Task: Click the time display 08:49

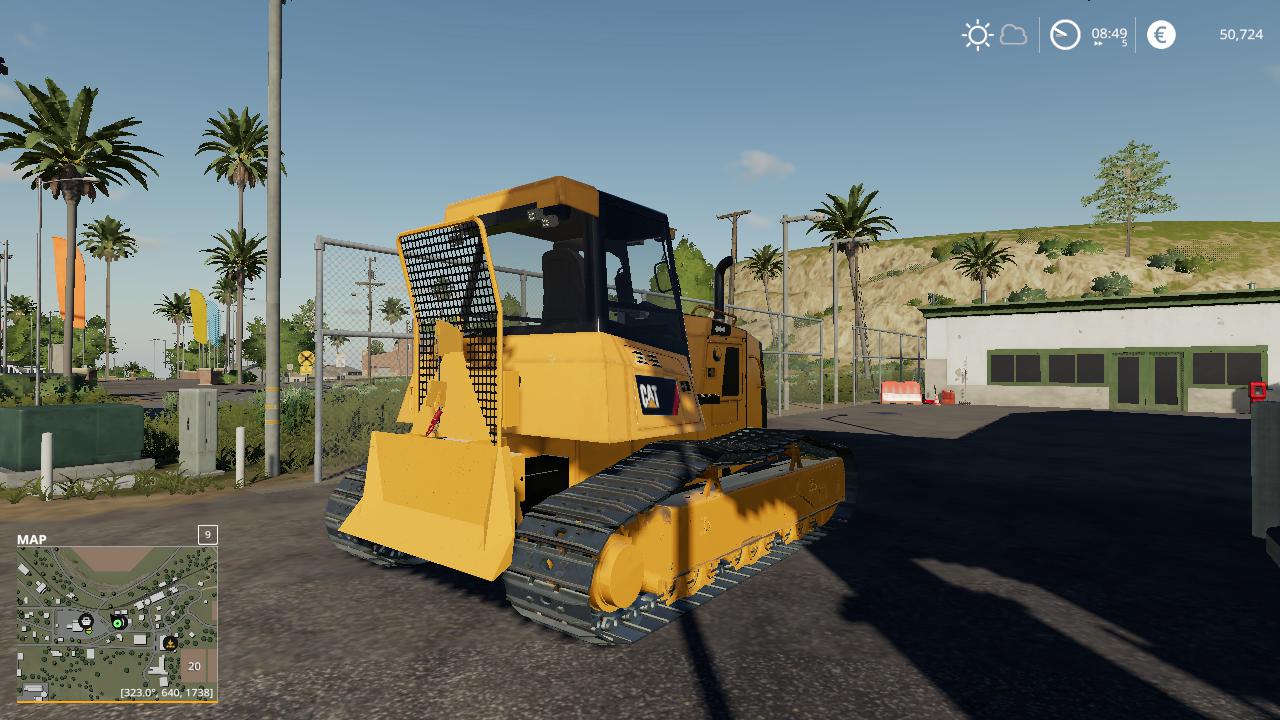Action: tap(1108, 33)
